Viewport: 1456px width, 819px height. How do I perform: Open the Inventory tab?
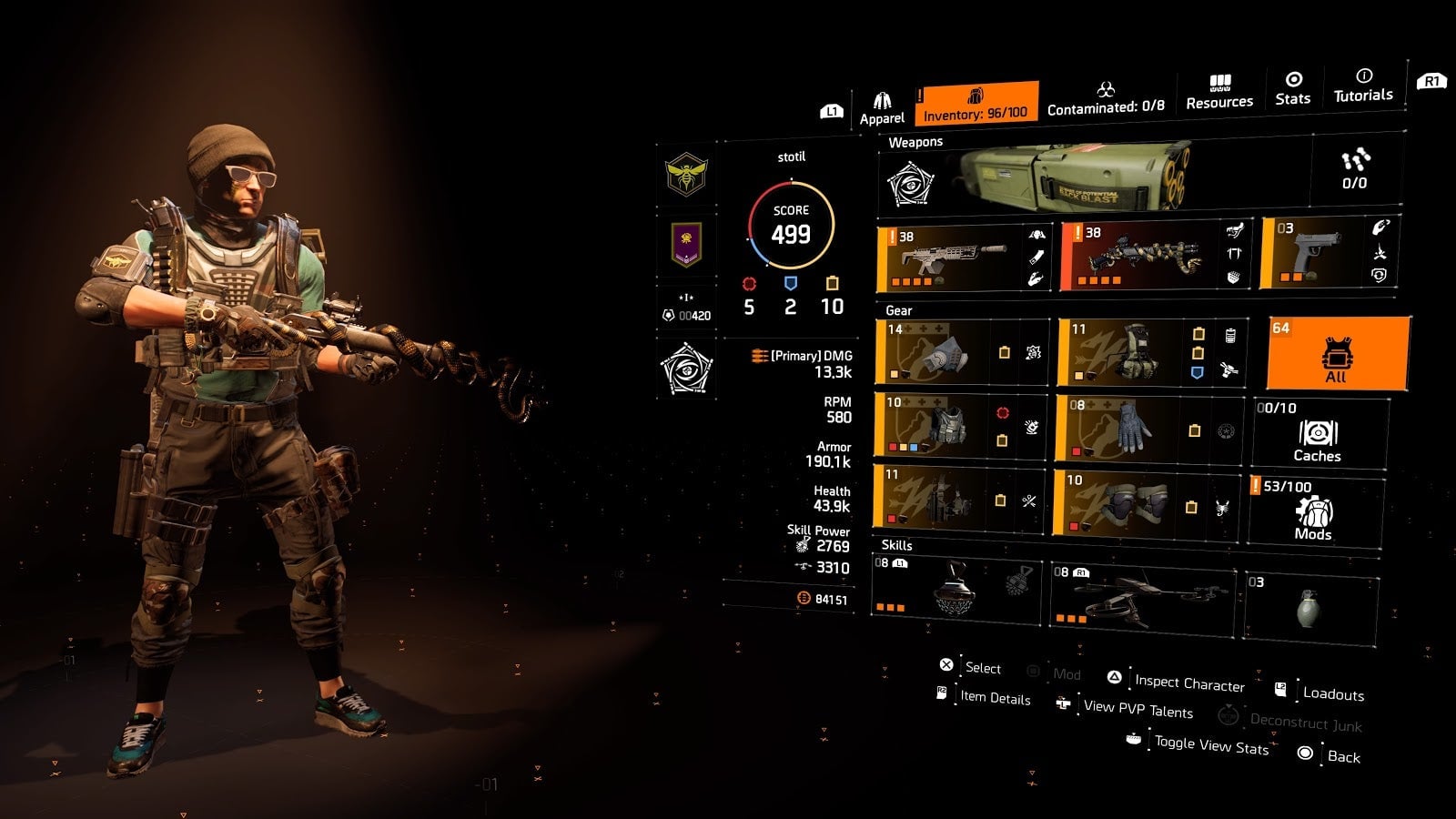point(976,103)
